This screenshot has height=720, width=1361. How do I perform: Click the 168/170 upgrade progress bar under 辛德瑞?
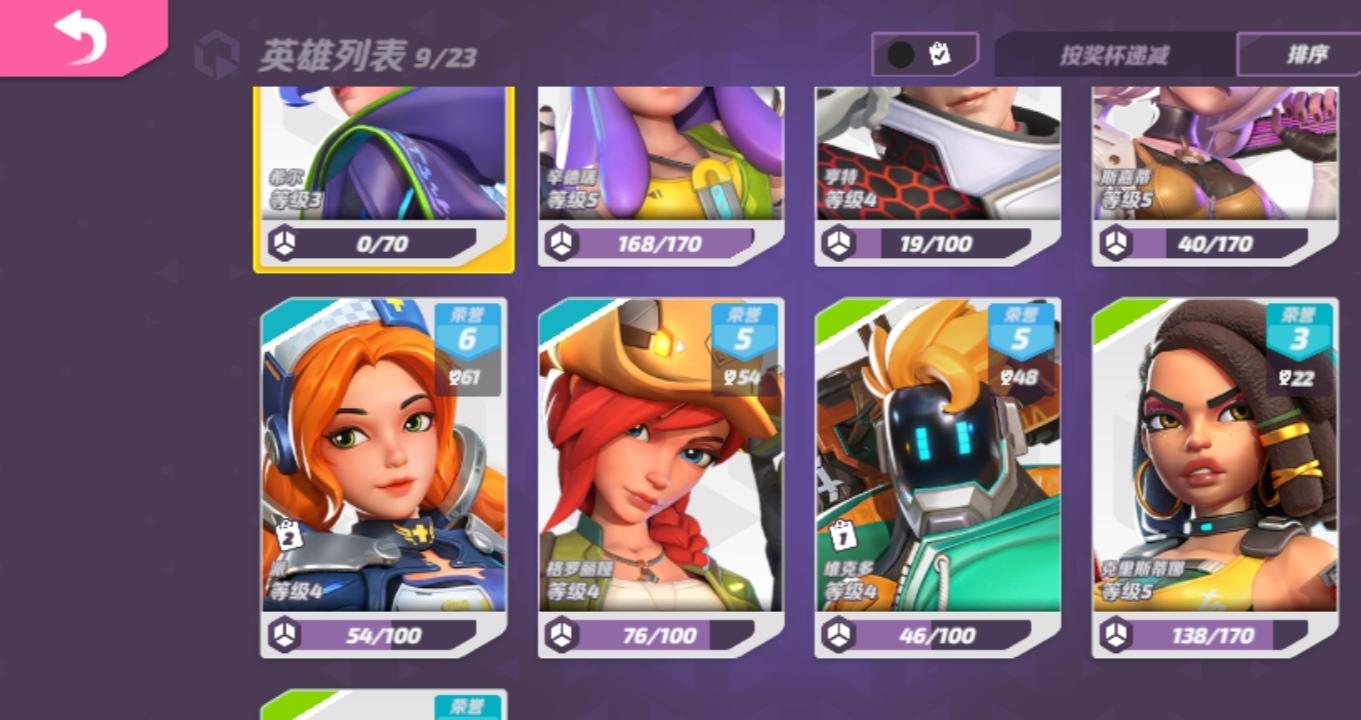660,240
